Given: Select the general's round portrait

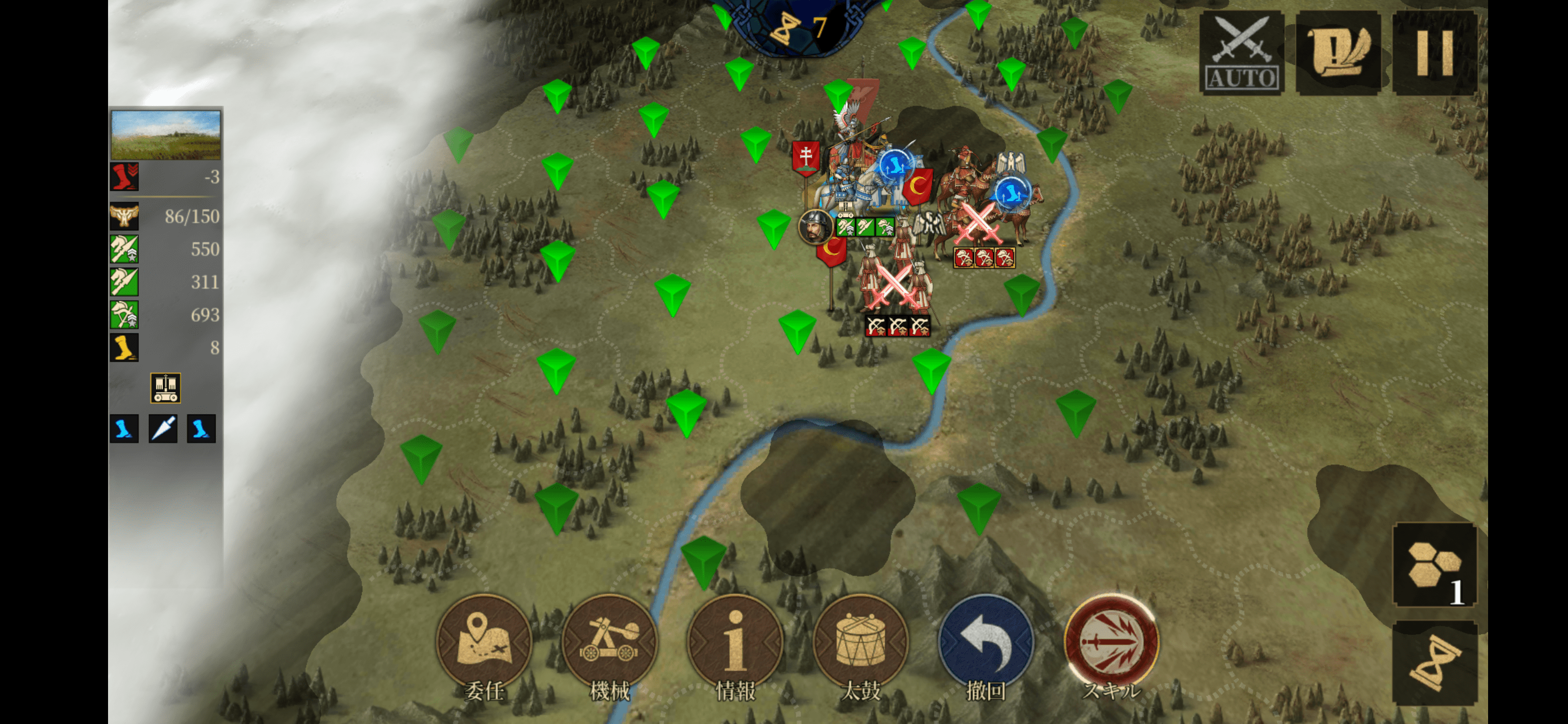Looking at the screenshot, I should [x=815, y=227].
